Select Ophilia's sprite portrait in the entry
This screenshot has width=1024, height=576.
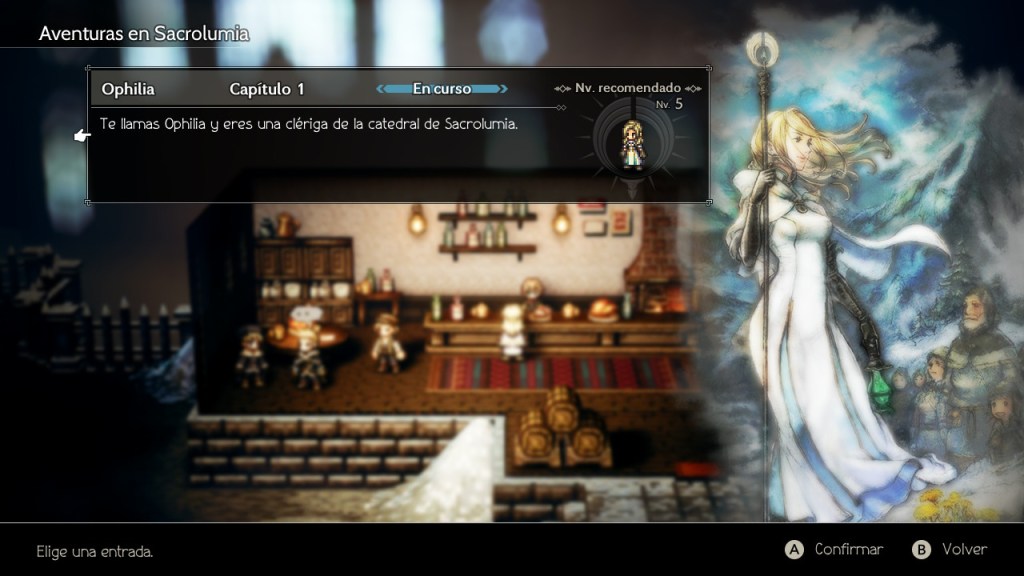tap(632, 142)
